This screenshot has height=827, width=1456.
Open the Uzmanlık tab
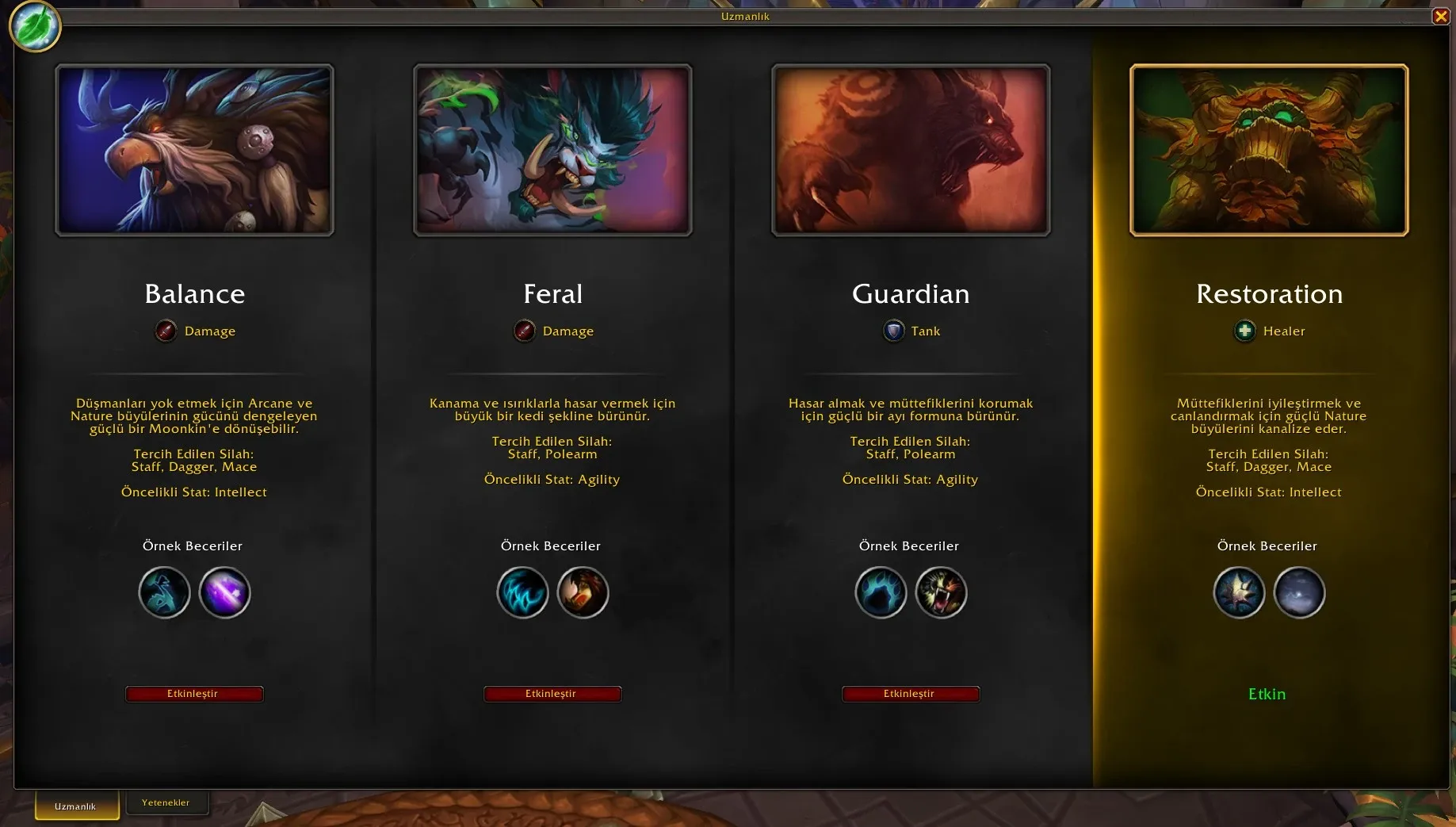tap(76, 806)
